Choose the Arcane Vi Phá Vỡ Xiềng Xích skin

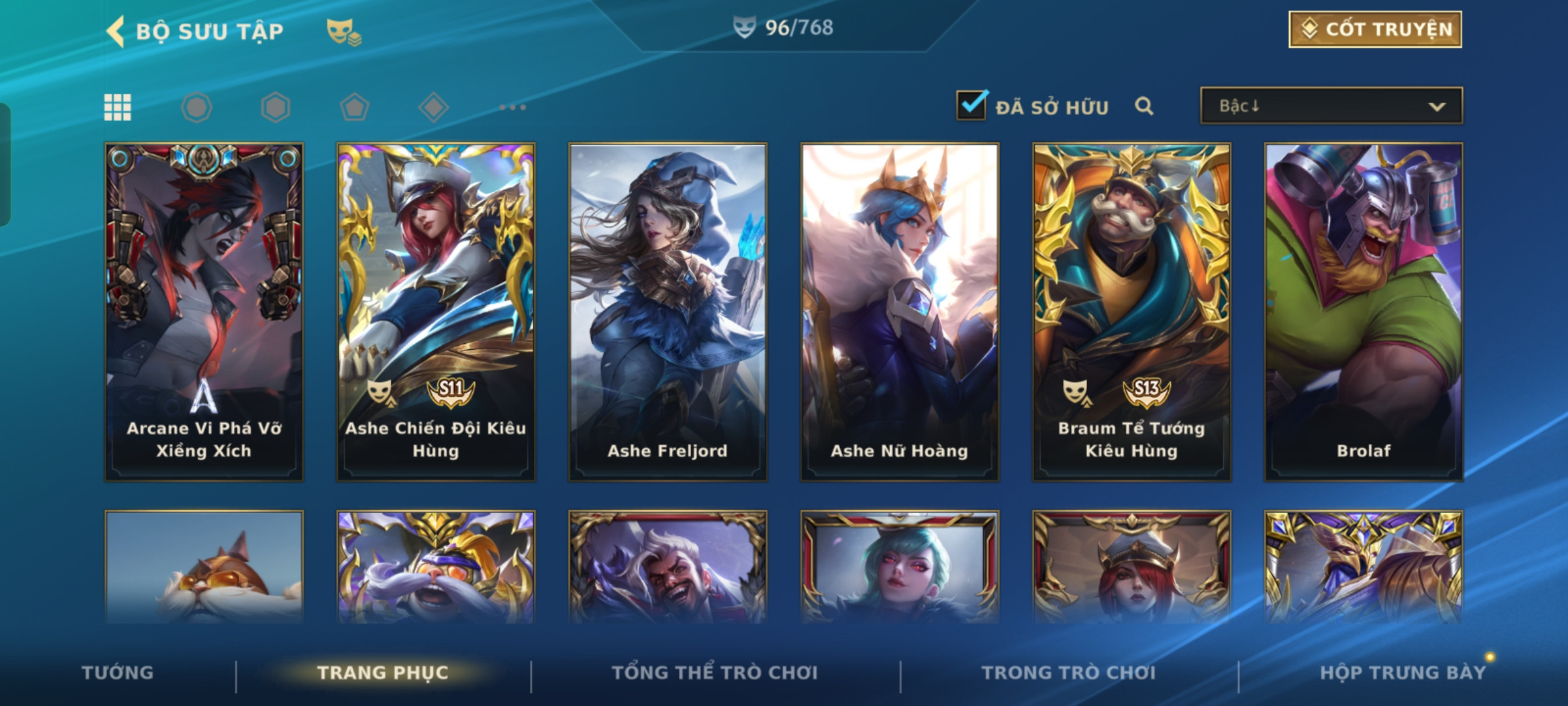pyautogui.click(x=204, y=312)
